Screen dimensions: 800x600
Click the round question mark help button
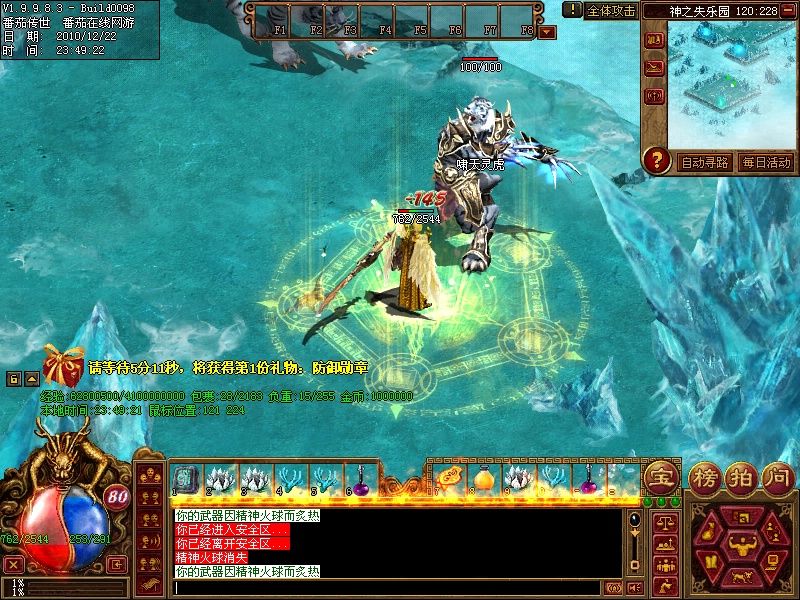(657, 160)
